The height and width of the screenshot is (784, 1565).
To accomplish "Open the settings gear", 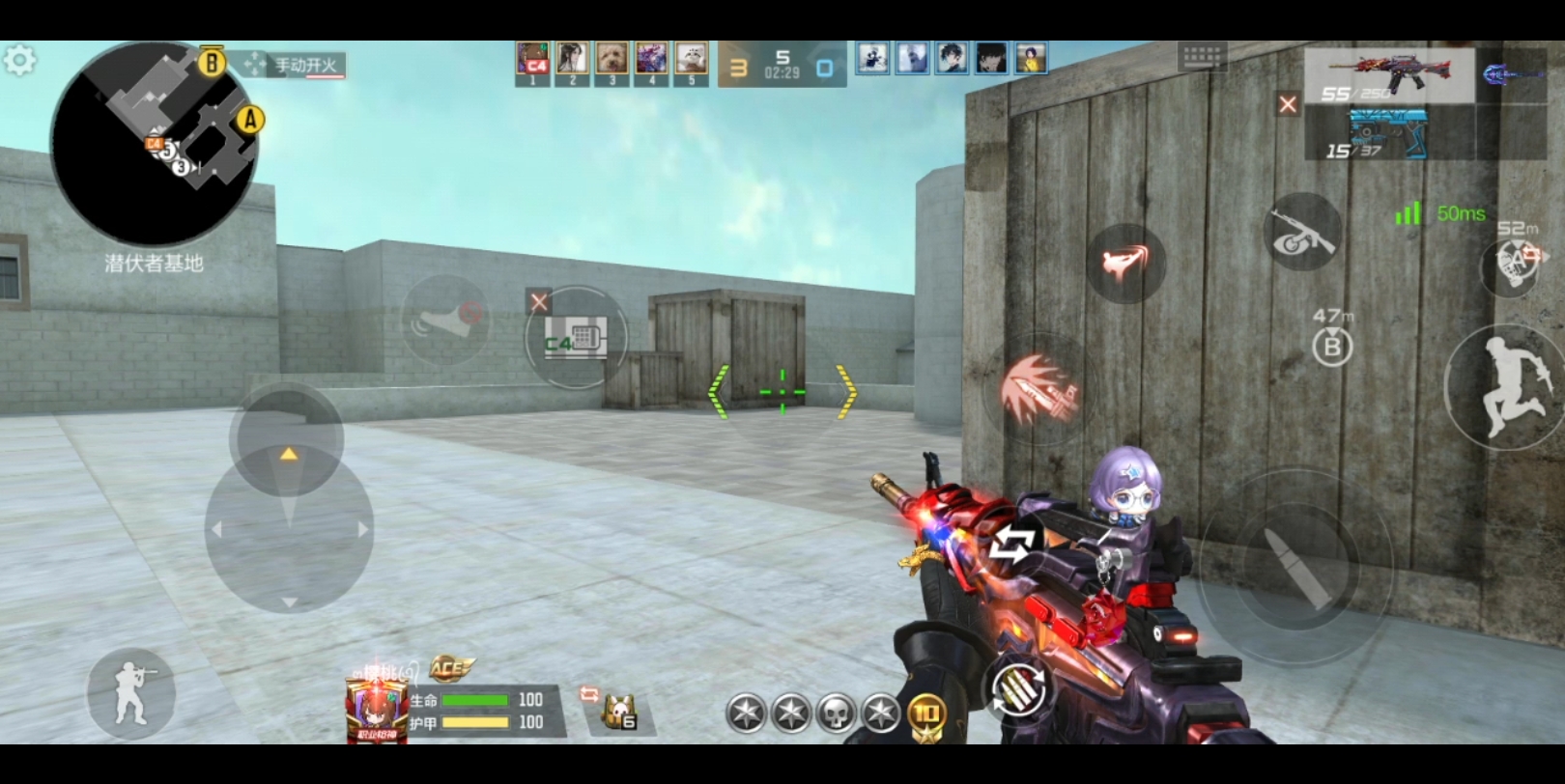I will tap(19, 62).
